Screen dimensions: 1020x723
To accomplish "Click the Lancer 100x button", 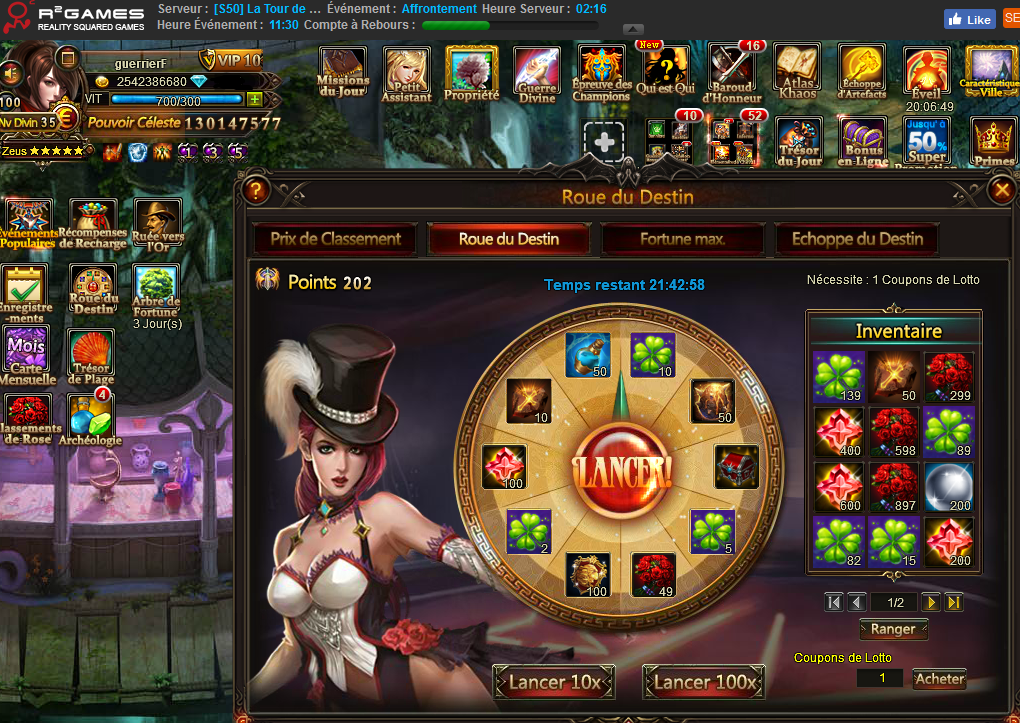I will 703,682.
